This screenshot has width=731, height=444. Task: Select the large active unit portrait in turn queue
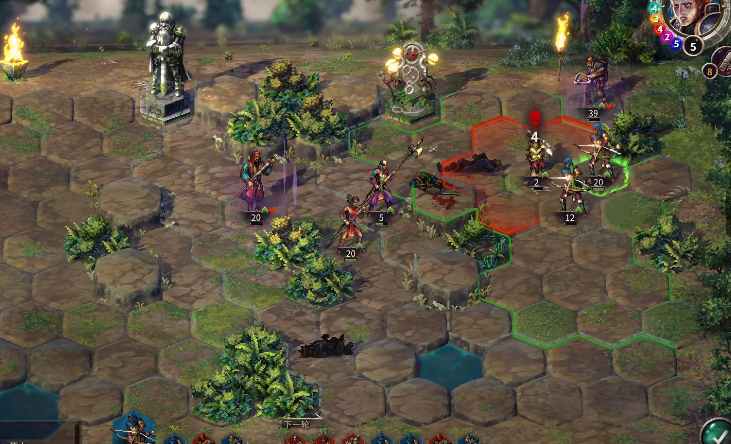pos(132,430)
